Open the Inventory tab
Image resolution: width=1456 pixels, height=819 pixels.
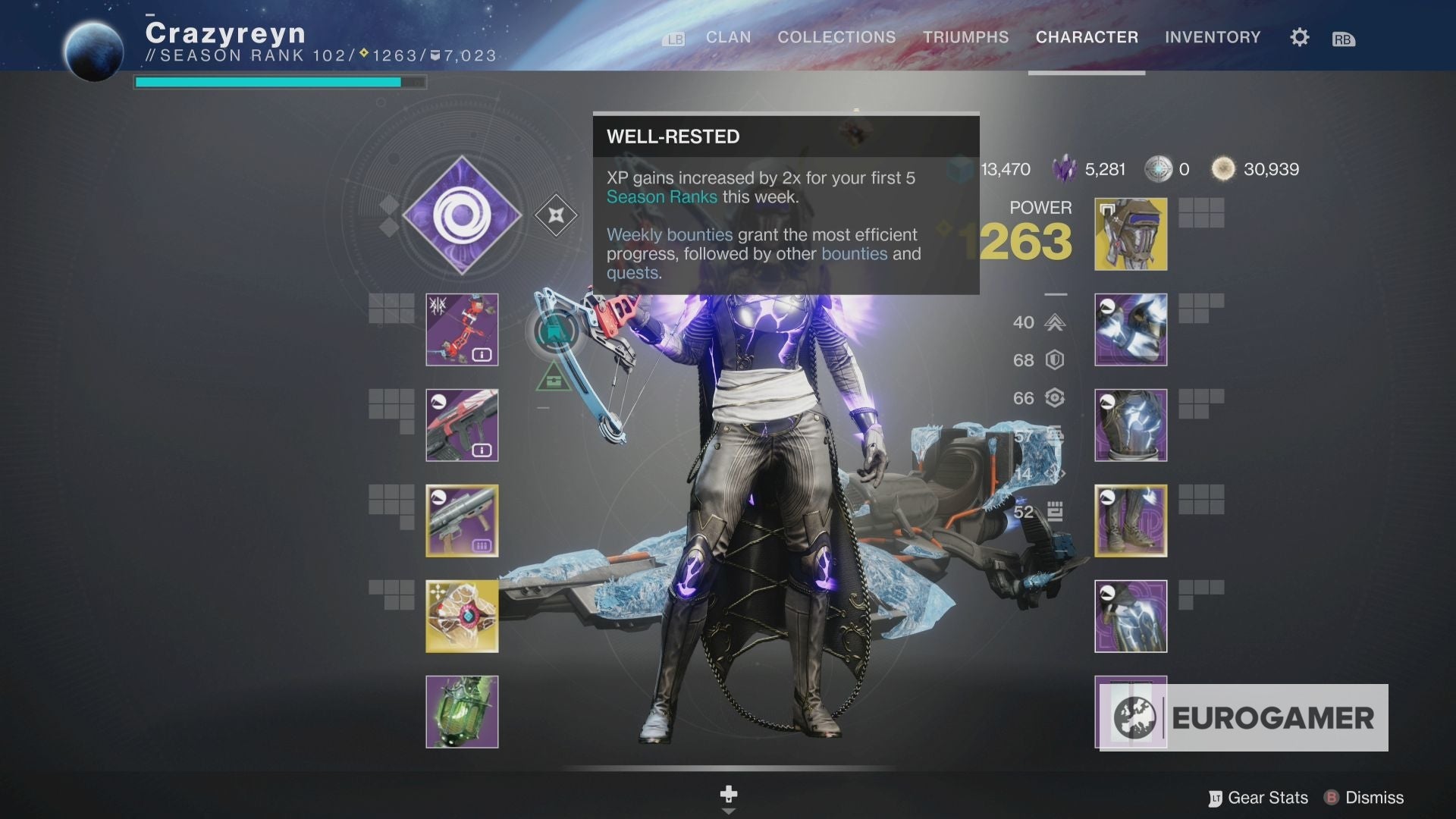coord(1213,37)
